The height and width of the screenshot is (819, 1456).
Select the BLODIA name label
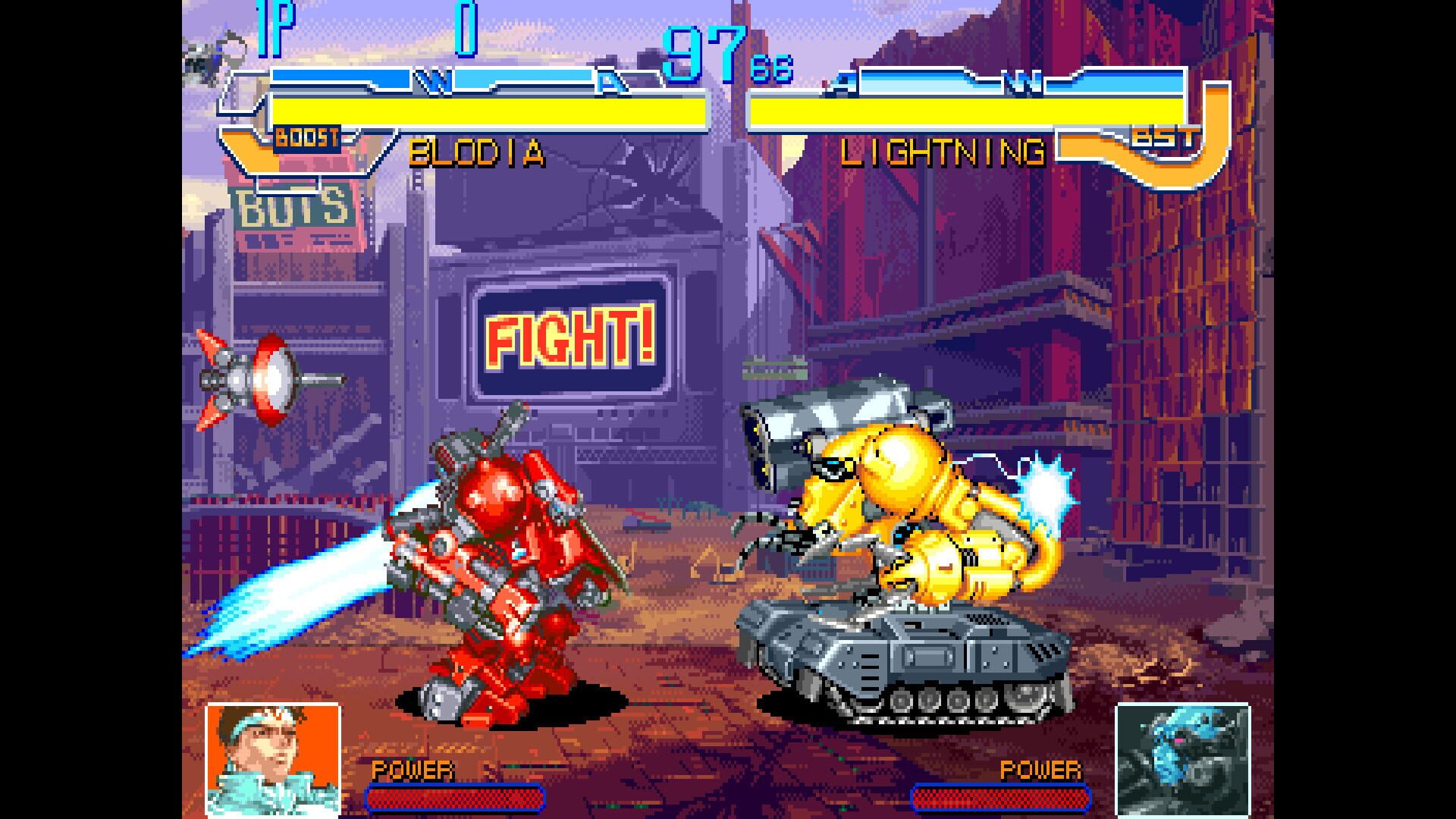click(x=478, y=152)
